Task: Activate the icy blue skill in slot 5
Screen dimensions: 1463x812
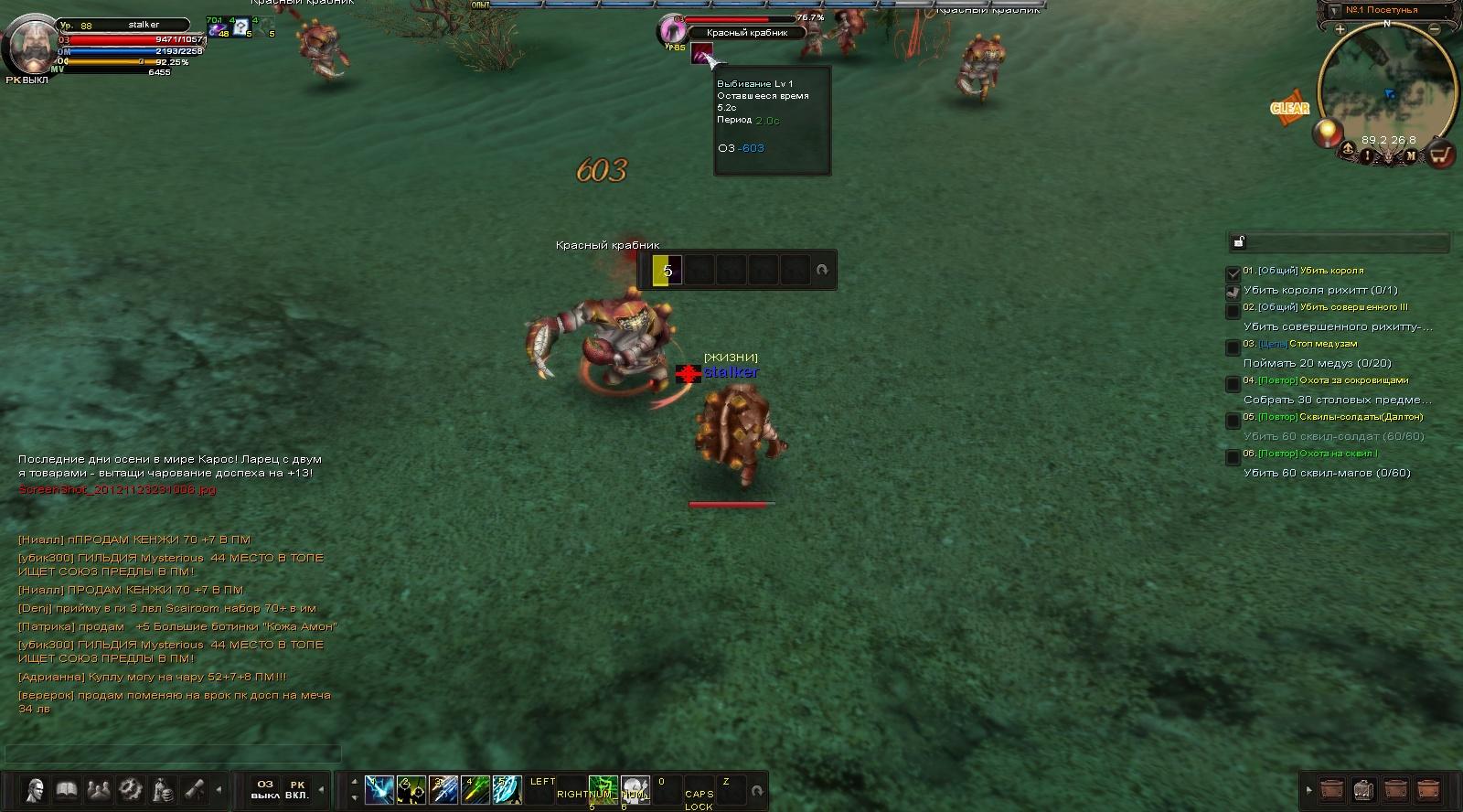Action: tap(507, 789)
